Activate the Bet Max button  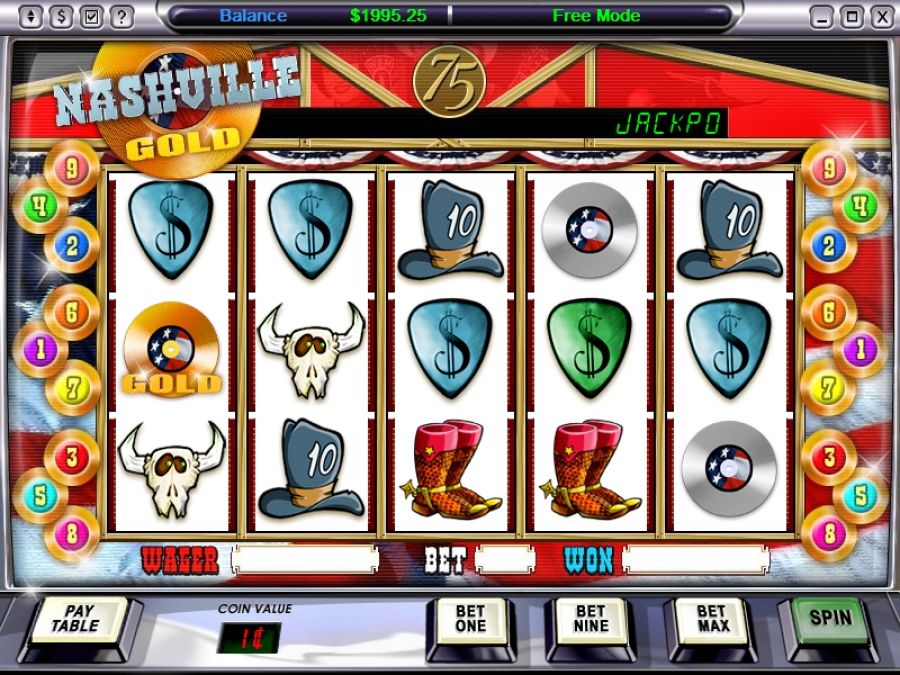coord(711,620)
